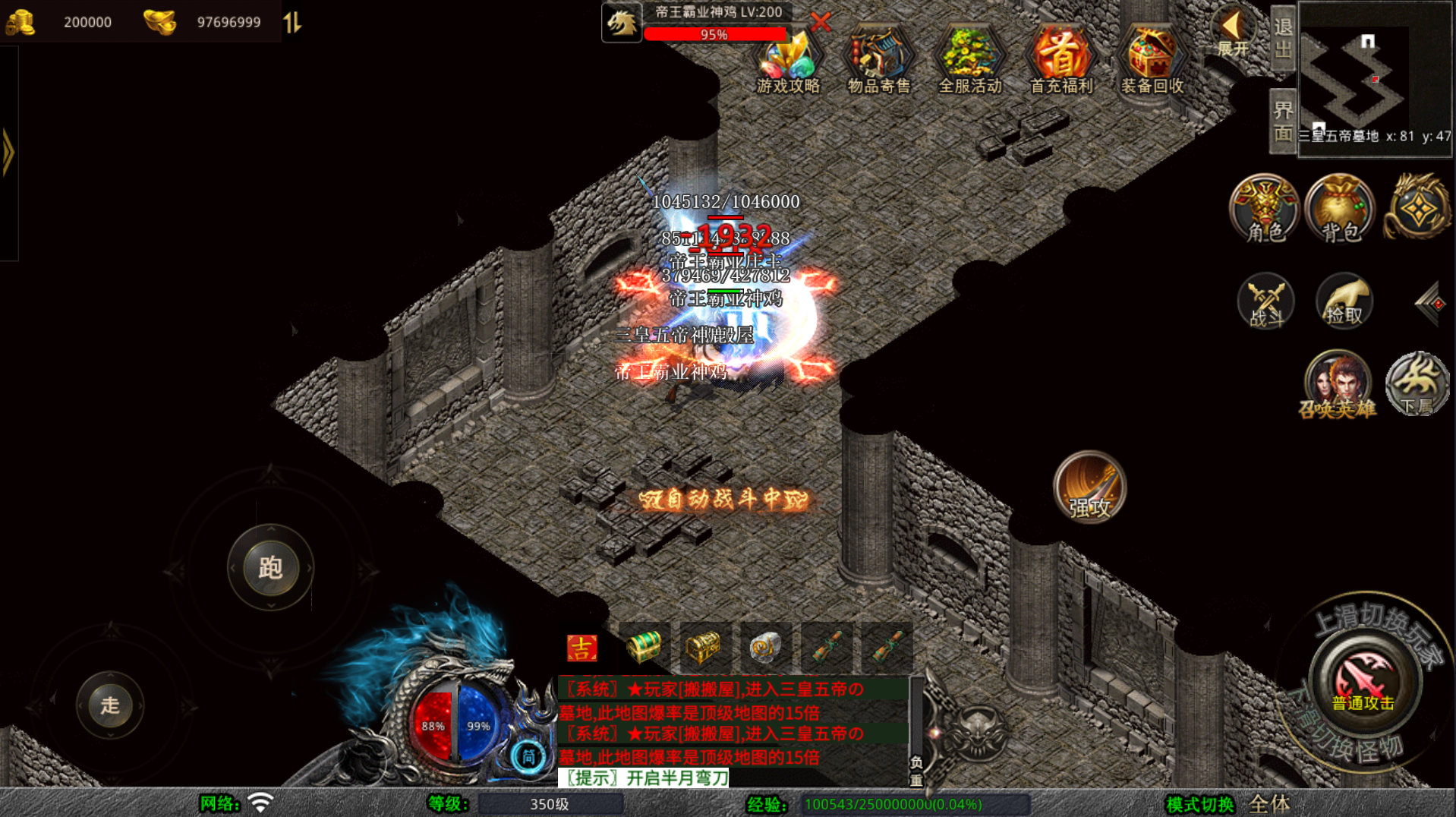Activate the 强攻 forced attack skill
Viewport: 1456px width, 817px height.
[x=1089, y=487]
